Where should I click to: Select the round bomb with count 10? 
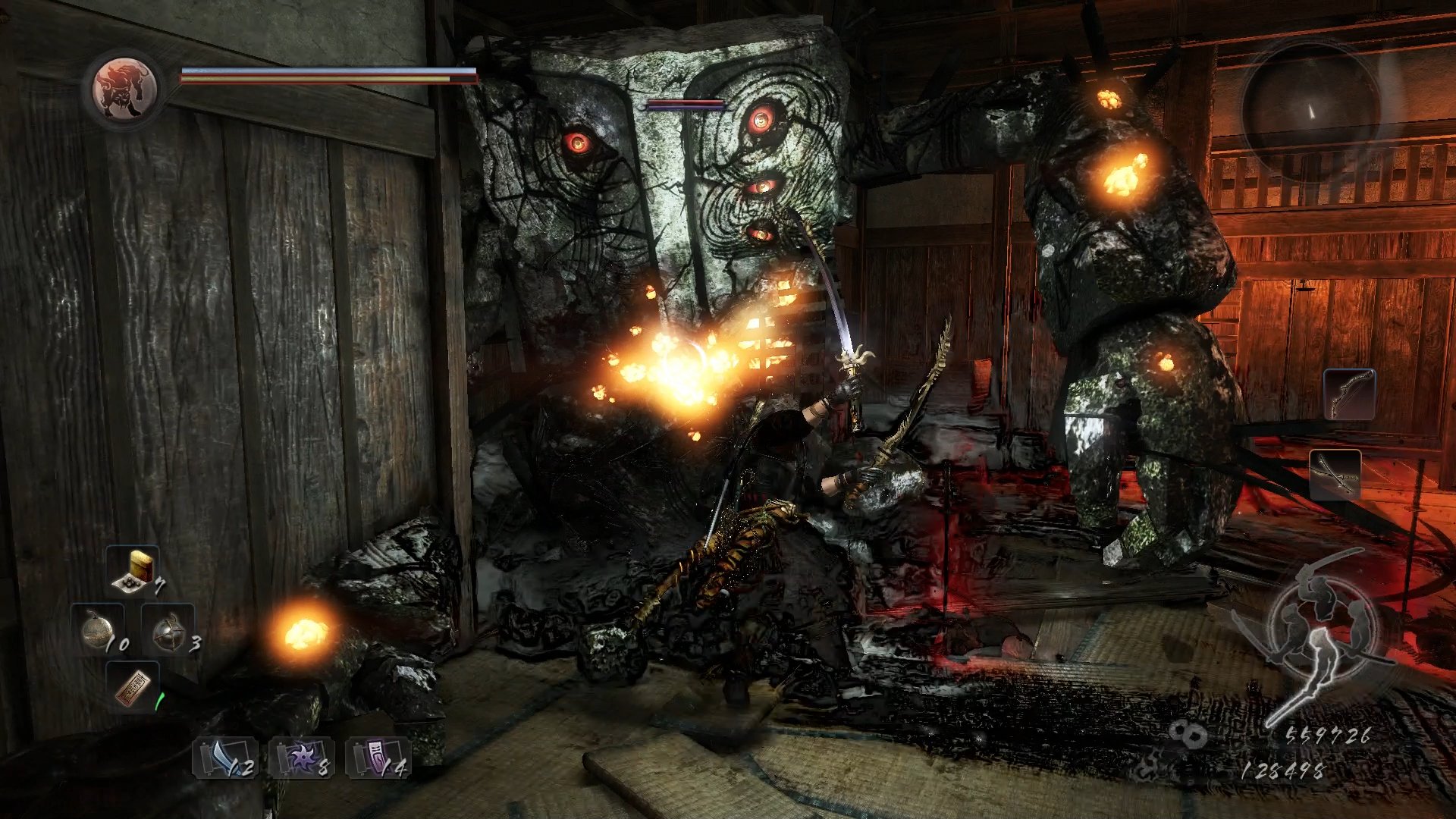[x=99, y=631]
